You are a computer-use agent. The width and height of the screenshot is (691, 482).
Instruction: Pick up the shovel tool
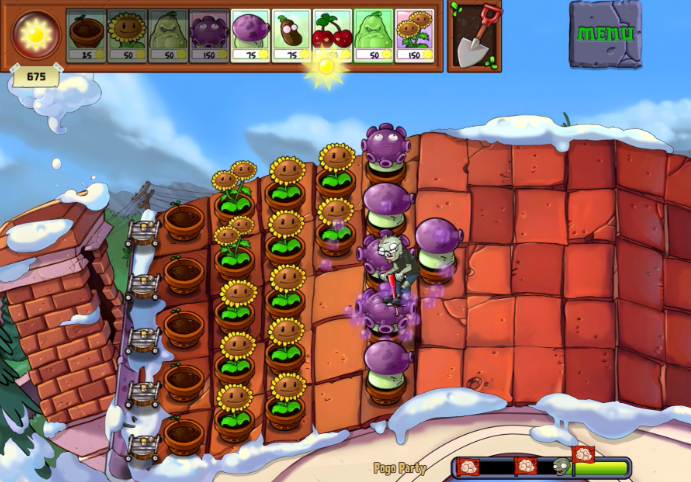tap(474, 36)
